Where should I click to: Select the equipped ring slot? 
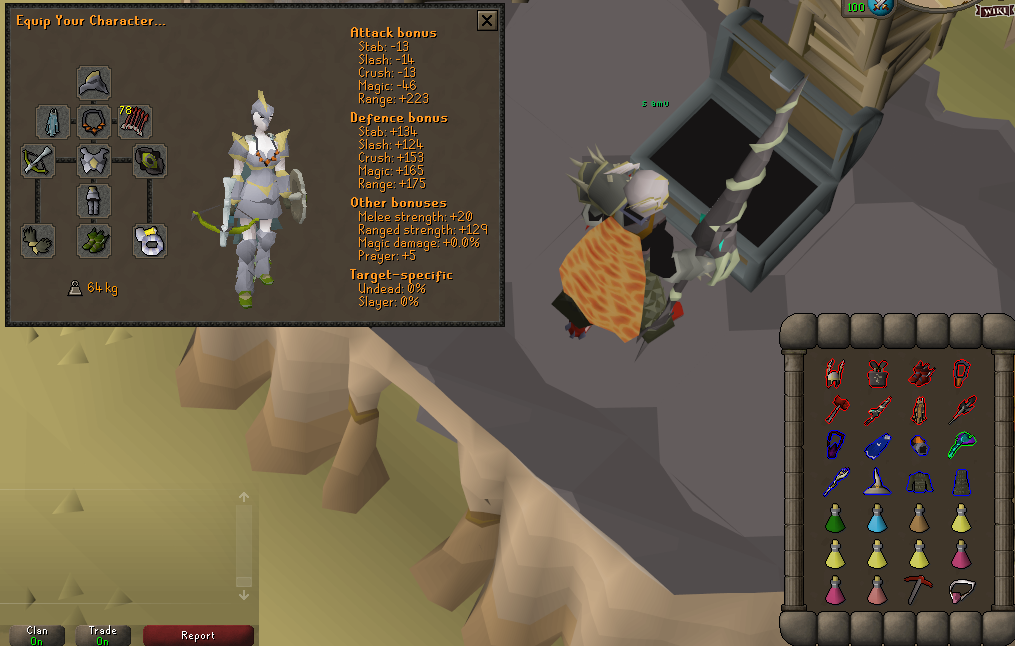tap(150, 241)
